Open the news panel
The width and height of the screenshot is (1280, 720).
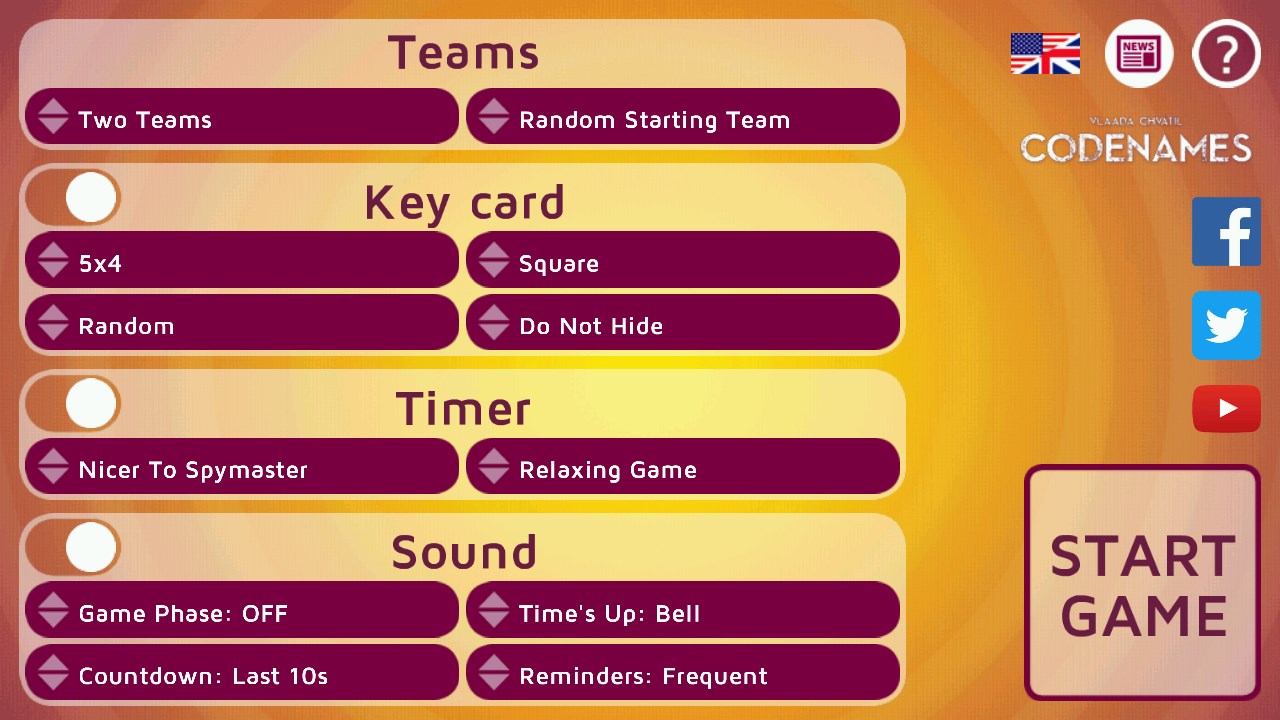click(x=1138, y=54)
